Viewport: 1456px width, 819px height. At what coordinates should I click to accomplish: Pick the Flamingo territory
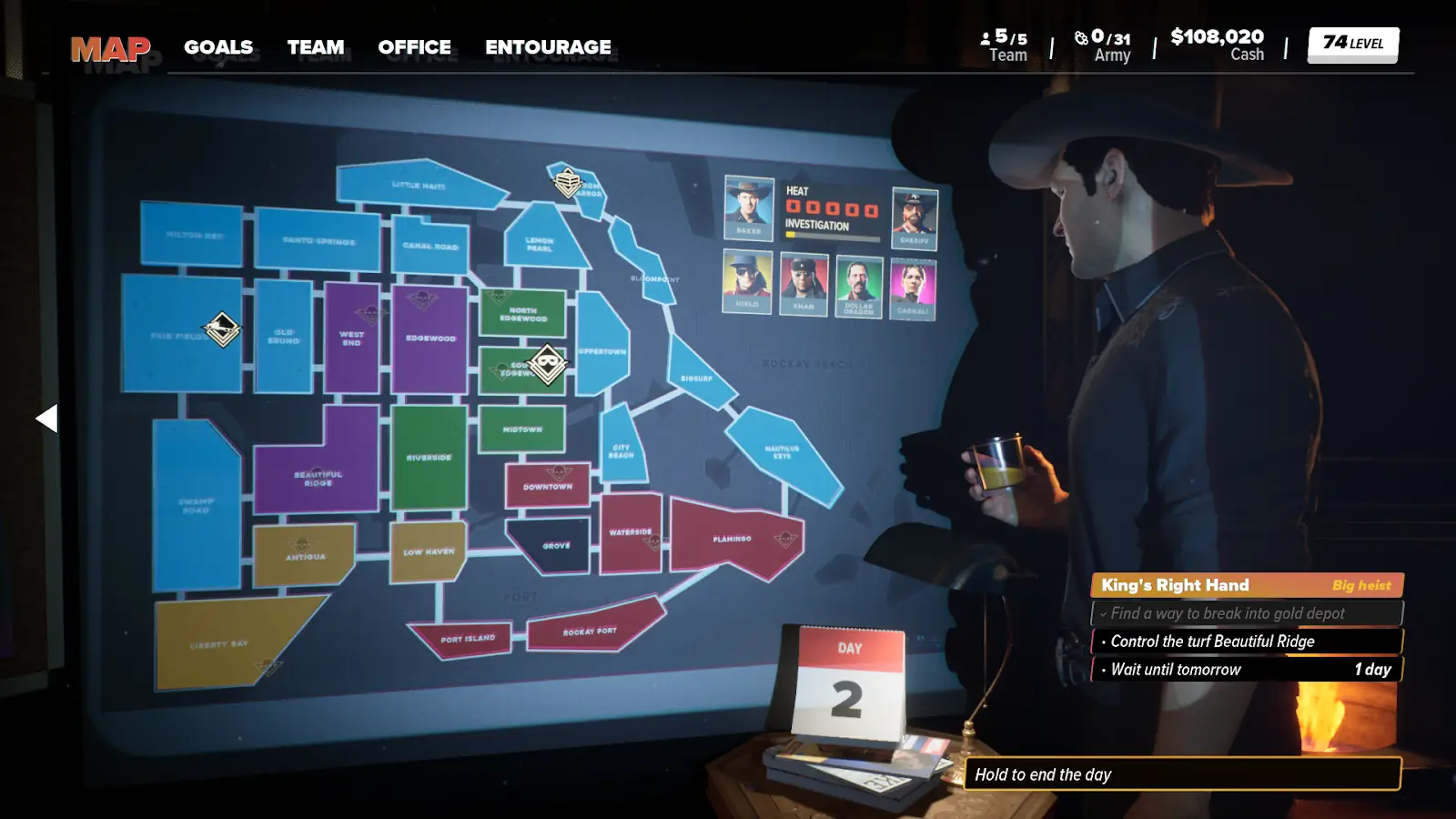coord(732,539)
